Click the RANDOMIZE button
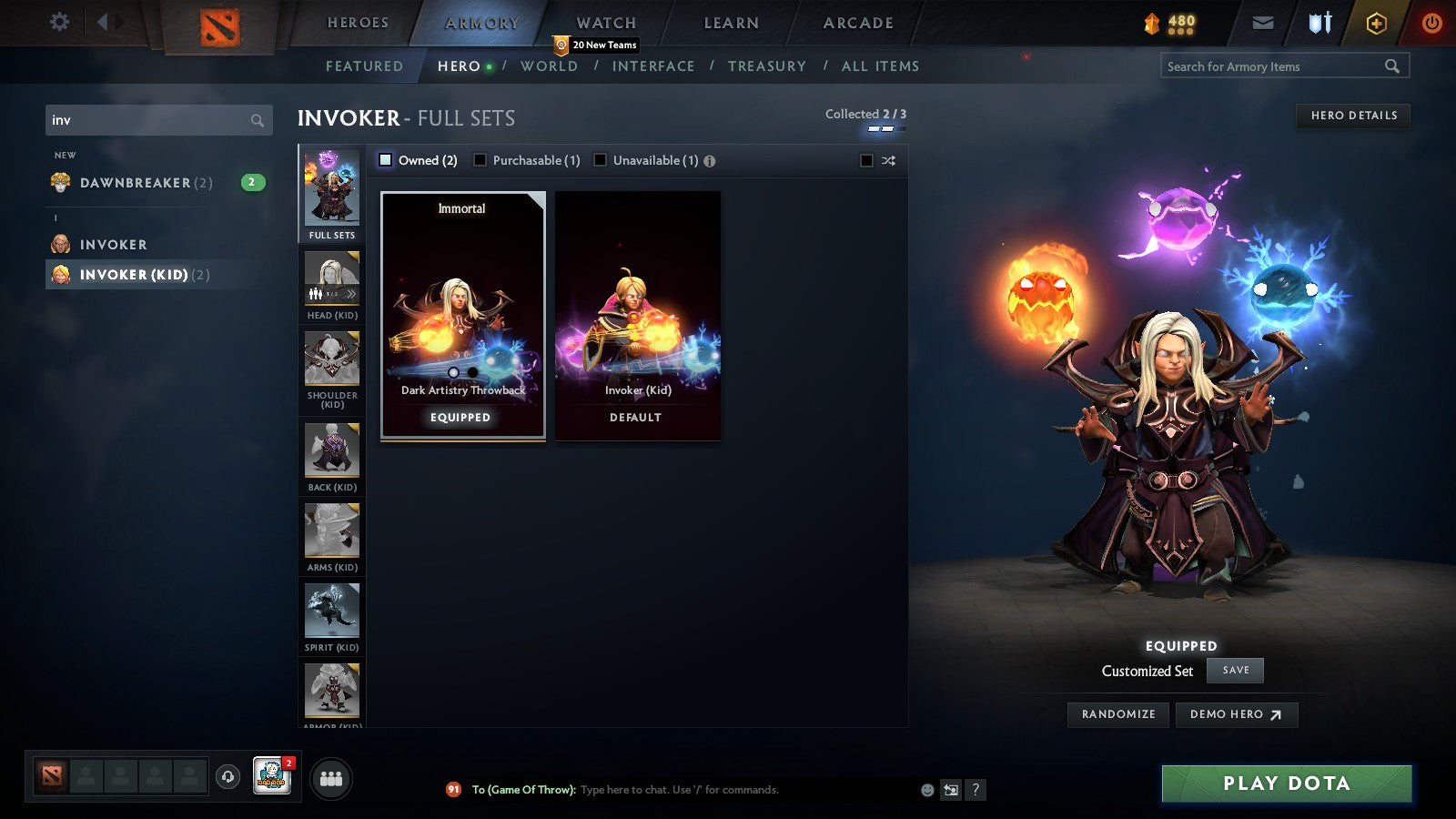Image resolution: width=1456 pixels, height=819 pixels. click(1117, 714)
